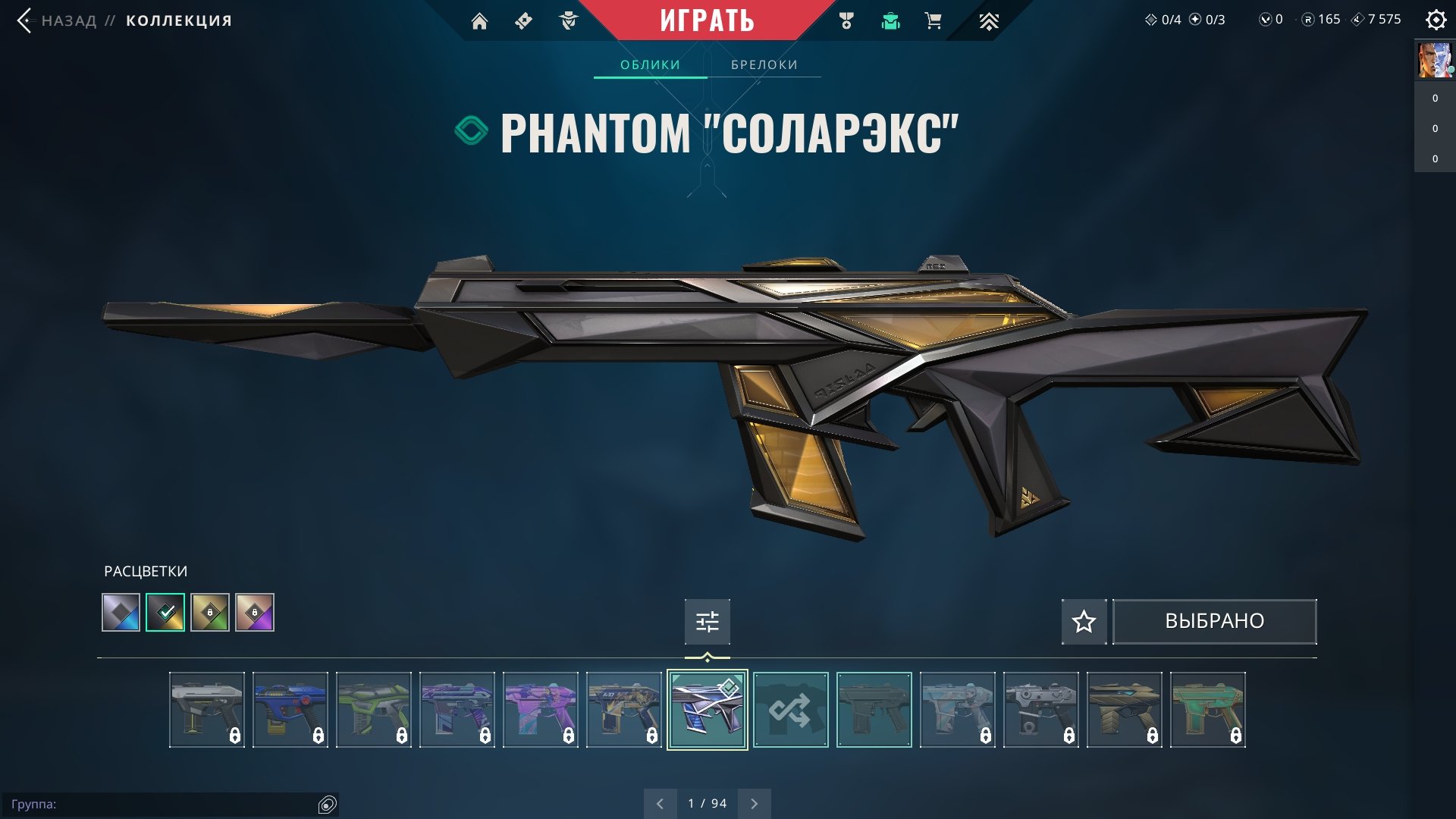Click the ВЫБРАНО equip button
This screenshot has height=819, width=1456.
(x=1214, y=622)
